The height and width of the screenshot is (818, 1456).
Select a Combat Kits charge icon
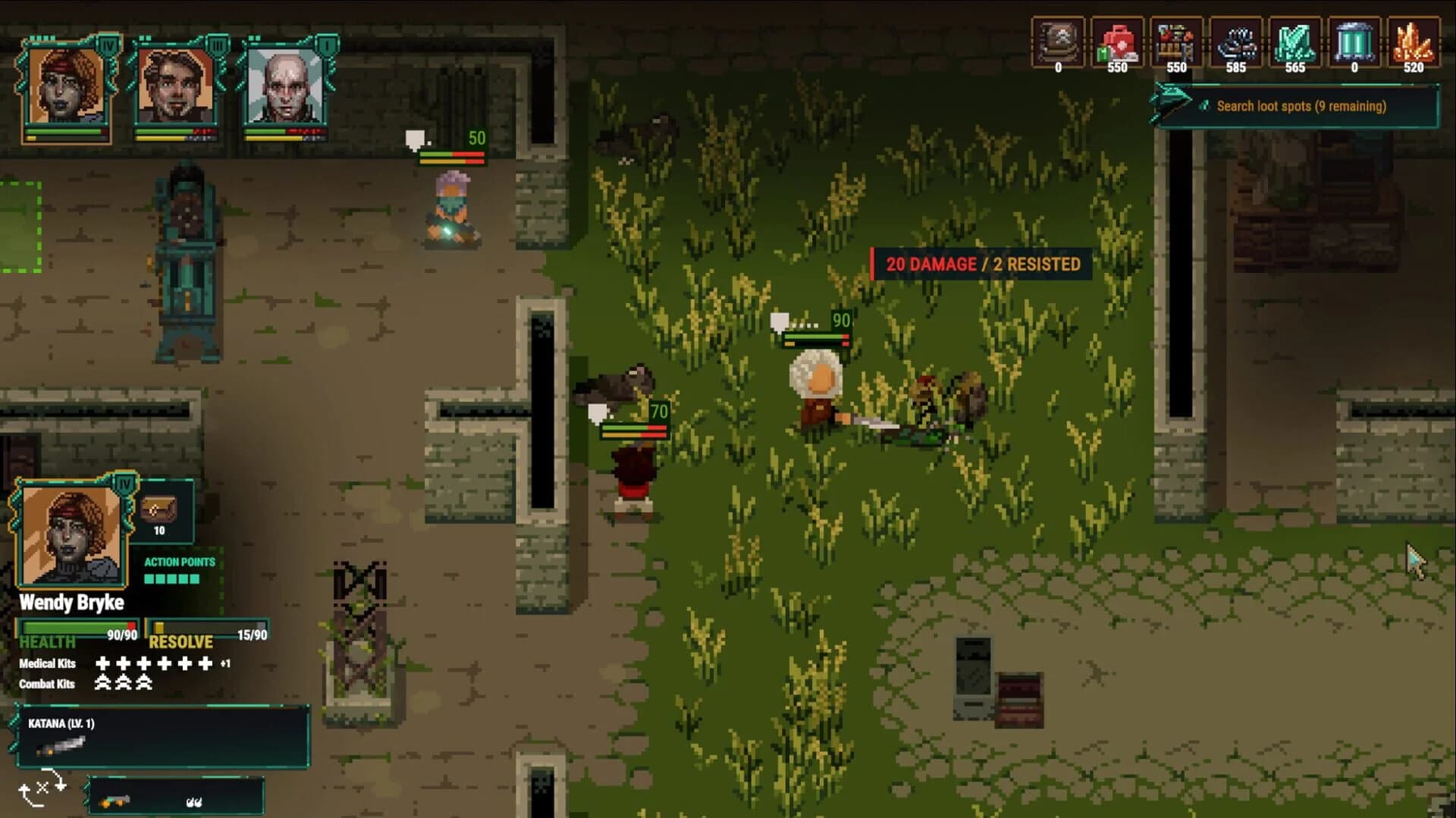(x=102, y=684)
